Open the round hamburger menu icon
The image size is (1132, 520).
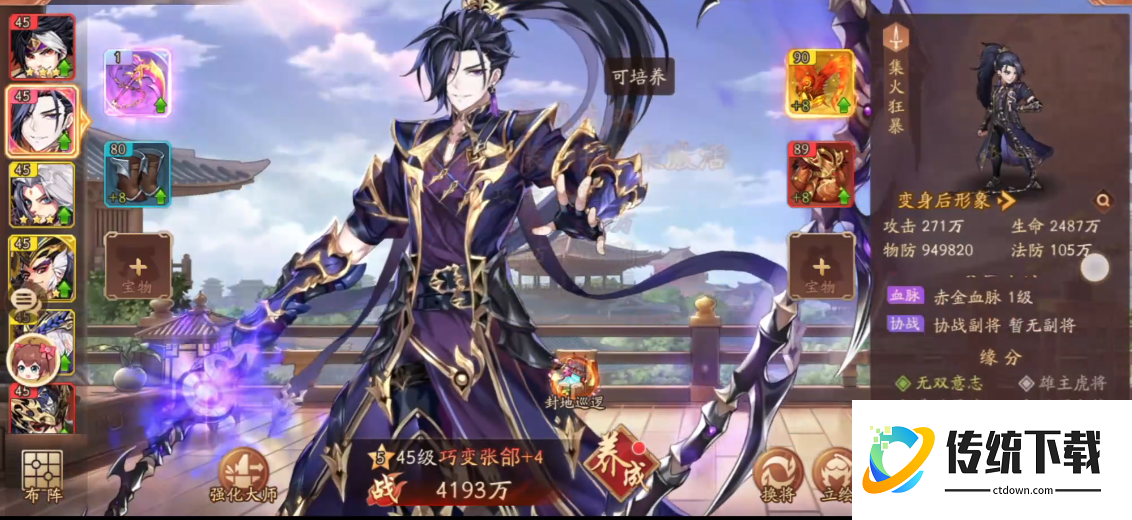point(24,297)
